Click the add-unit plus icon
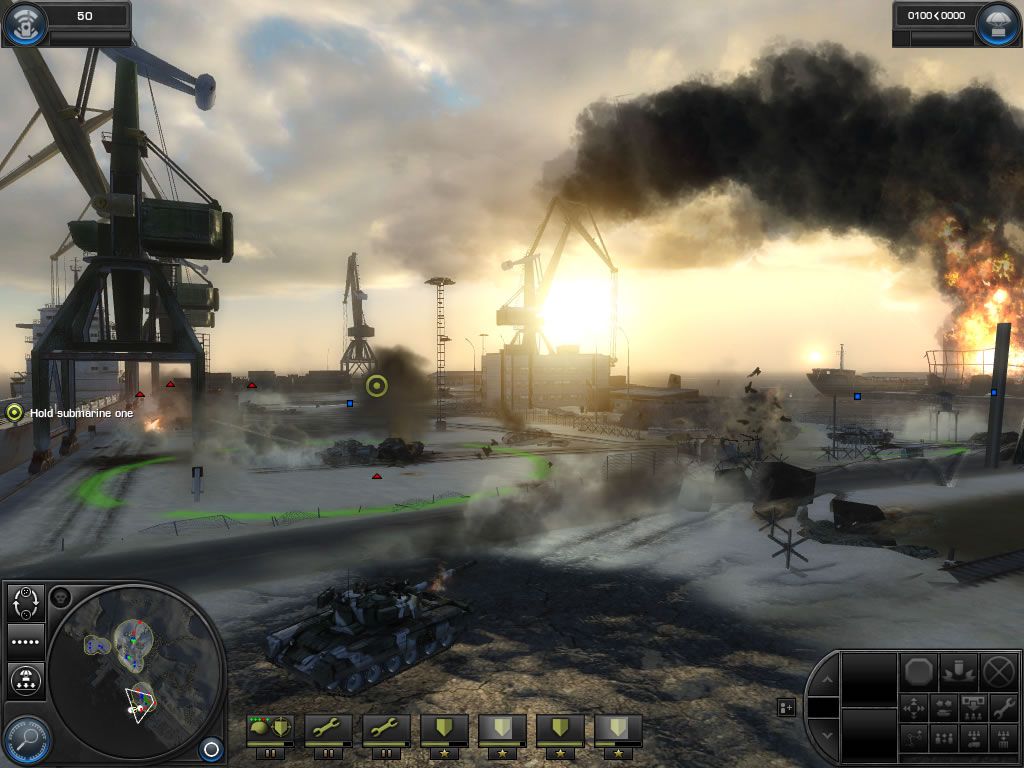This screenshot has height=768, width=1024. point(787,707)
